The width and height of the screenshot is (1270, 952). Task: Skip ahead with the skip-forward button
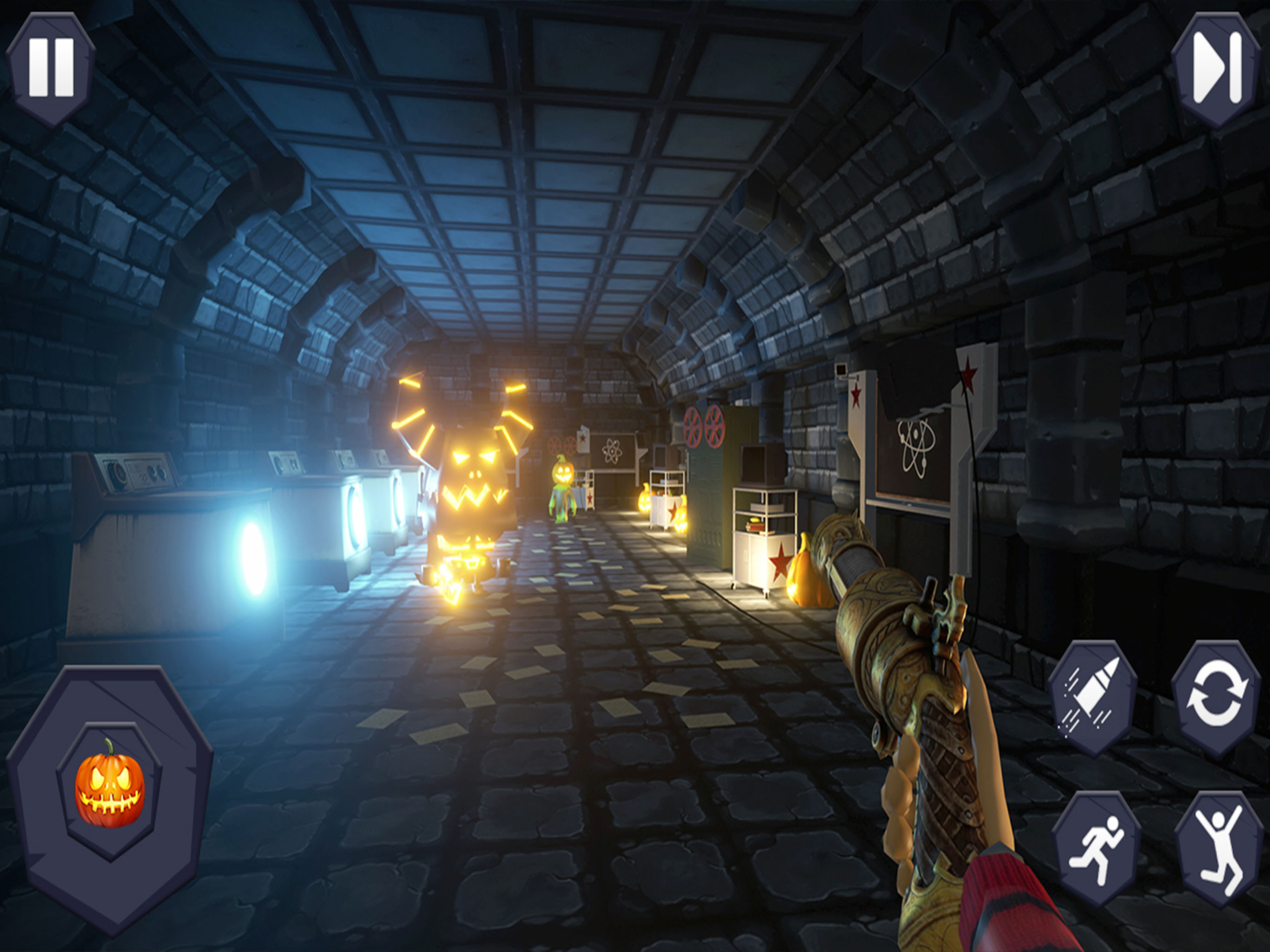click(x=1217, y=69)
